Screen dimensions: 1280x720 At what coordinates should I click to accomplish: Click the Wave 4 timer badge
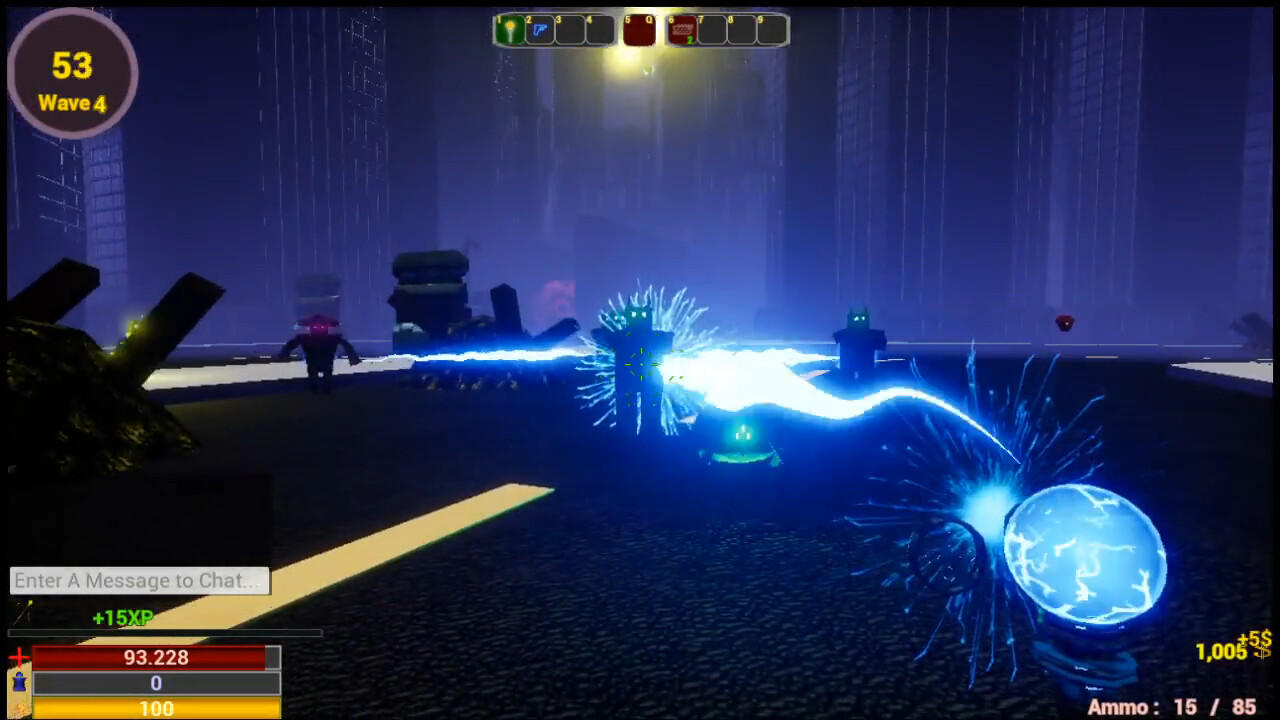(x=71, y=75)
